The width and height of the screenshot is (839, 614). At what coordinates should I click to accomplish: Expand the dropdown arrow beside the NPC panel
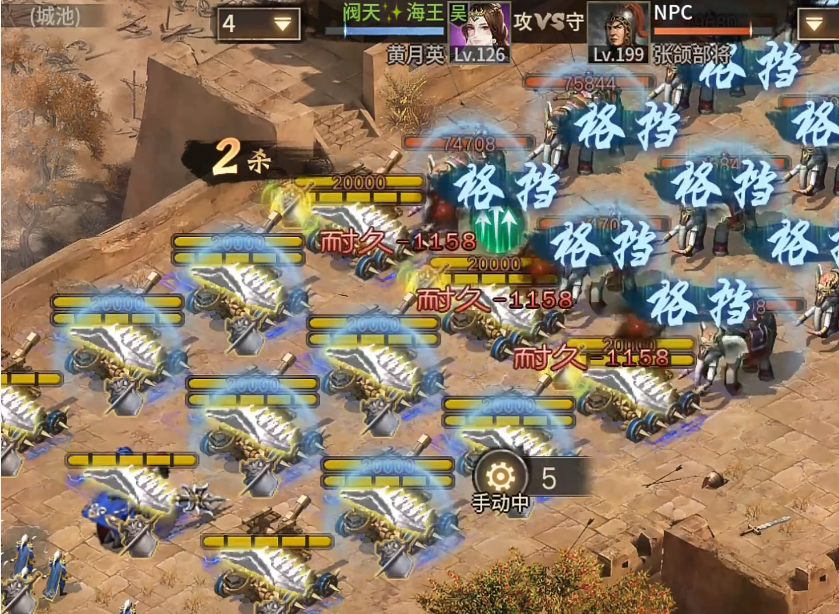[817, 23]
